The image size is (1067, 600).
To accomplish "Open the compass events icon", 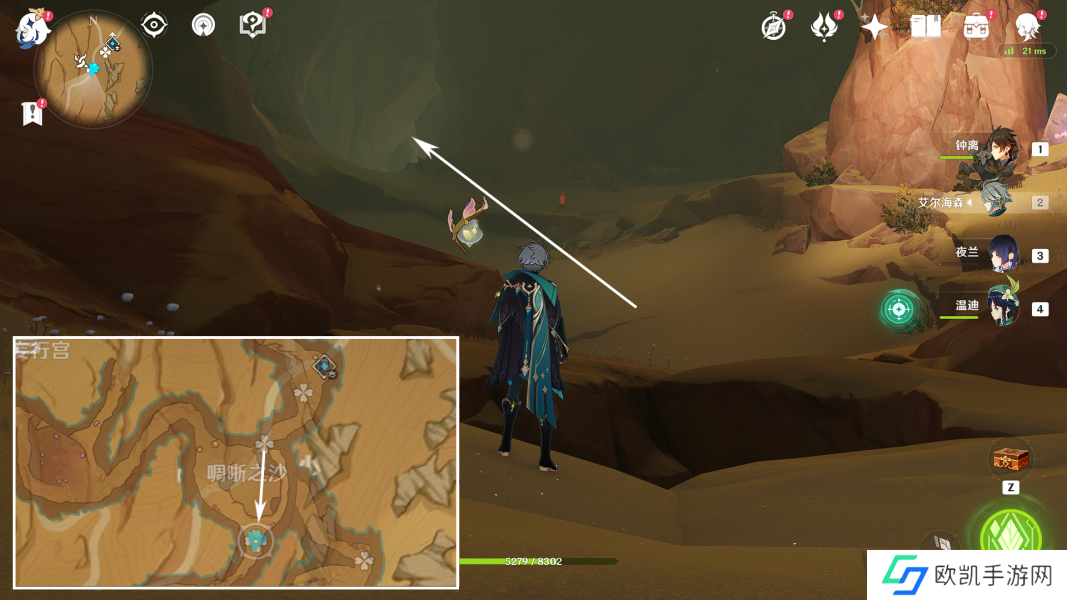I will click(x=773, y=27).
